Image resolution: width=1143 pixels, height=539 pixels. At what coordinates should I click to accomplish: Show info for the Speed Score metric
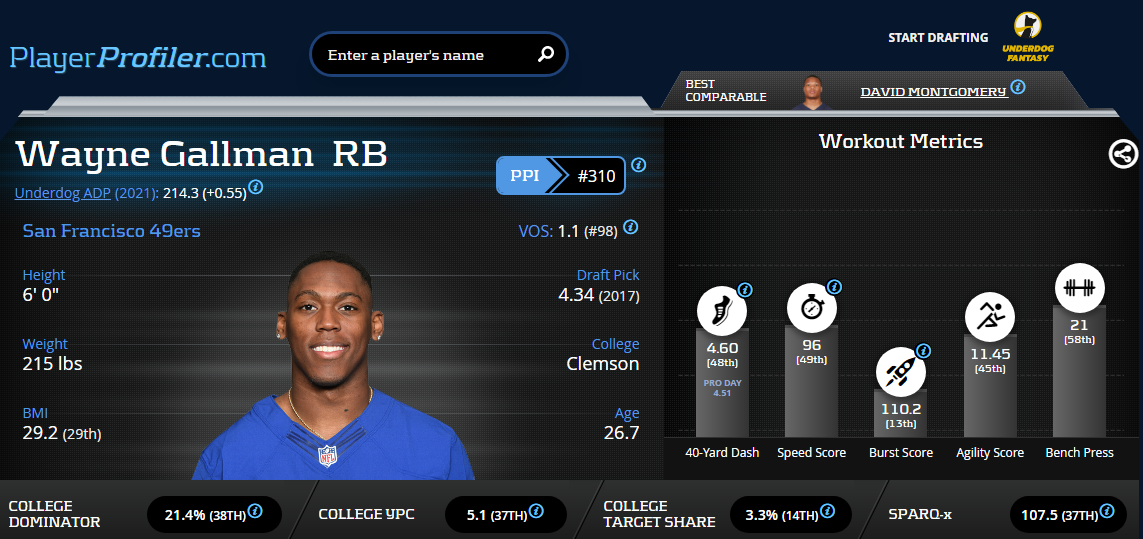point(834,287)
